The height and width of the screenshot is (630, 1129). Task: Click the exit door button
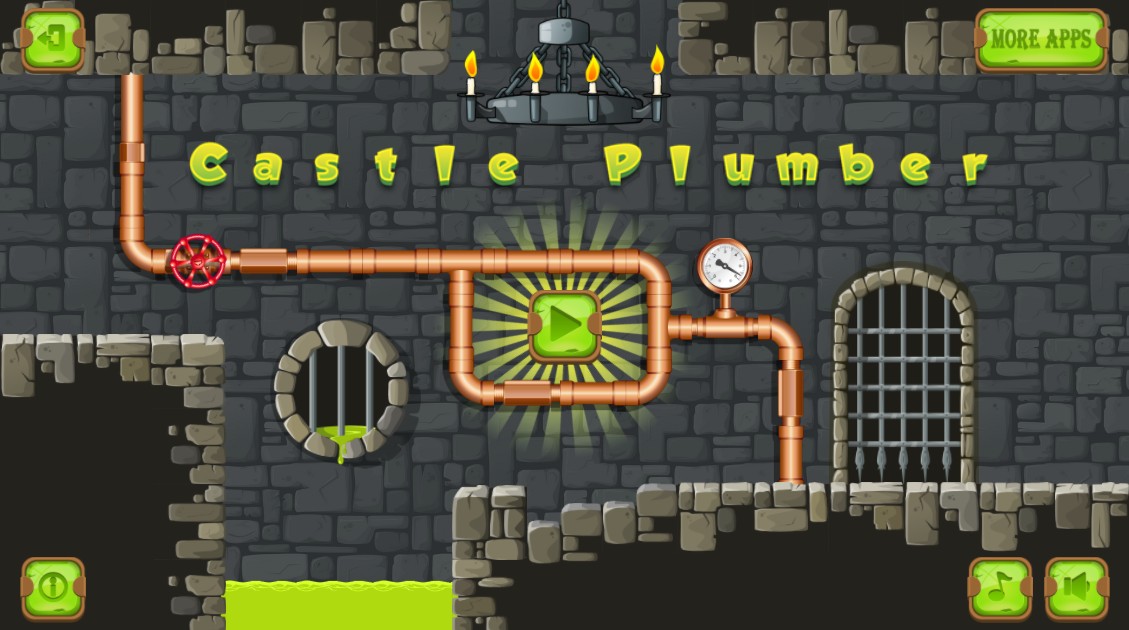[x=52, y=40]
